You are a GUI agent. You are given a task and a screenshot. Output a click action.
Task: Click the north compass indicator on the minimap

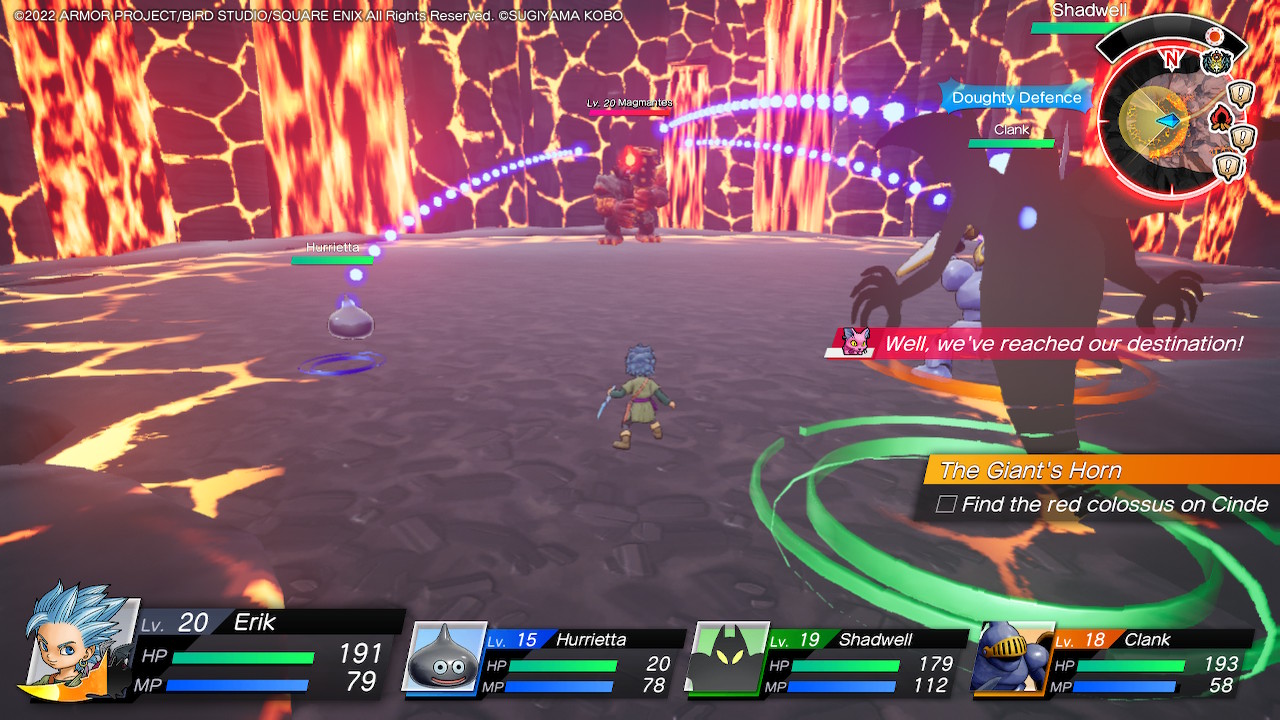tap(1171, 59)
